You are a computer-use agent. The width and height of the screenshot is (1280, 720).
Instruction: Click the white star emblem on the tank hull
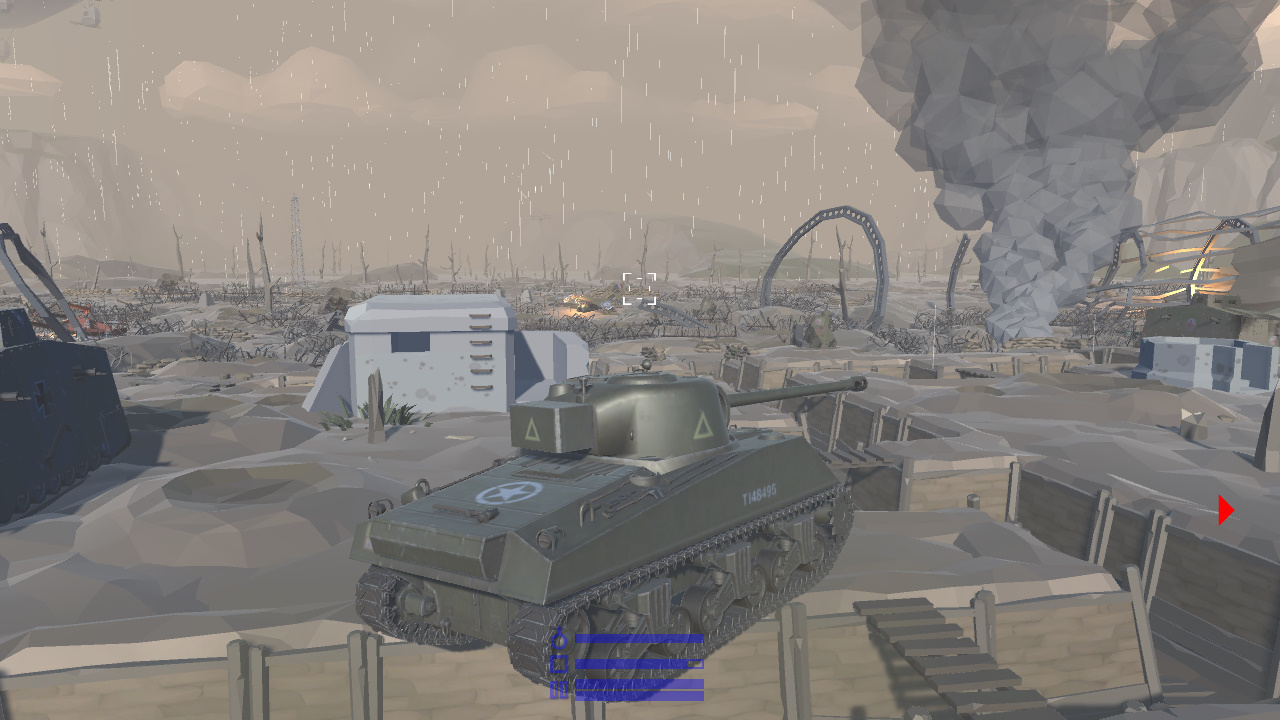pyautogui.click(x=512, y=492)
